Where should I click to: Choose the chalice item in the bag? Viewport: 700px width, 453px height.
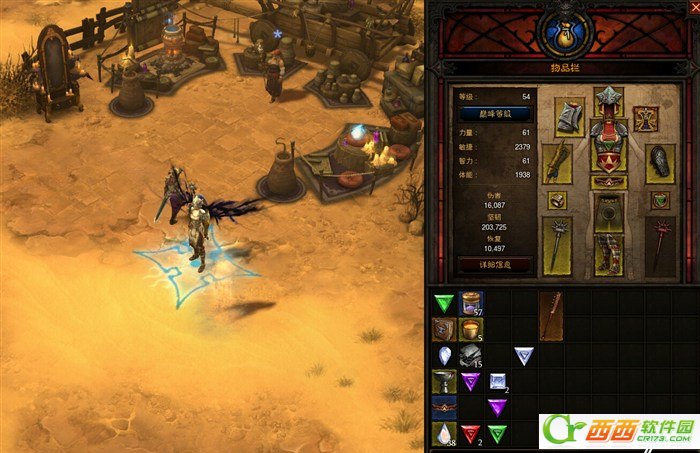coord(444,381)
